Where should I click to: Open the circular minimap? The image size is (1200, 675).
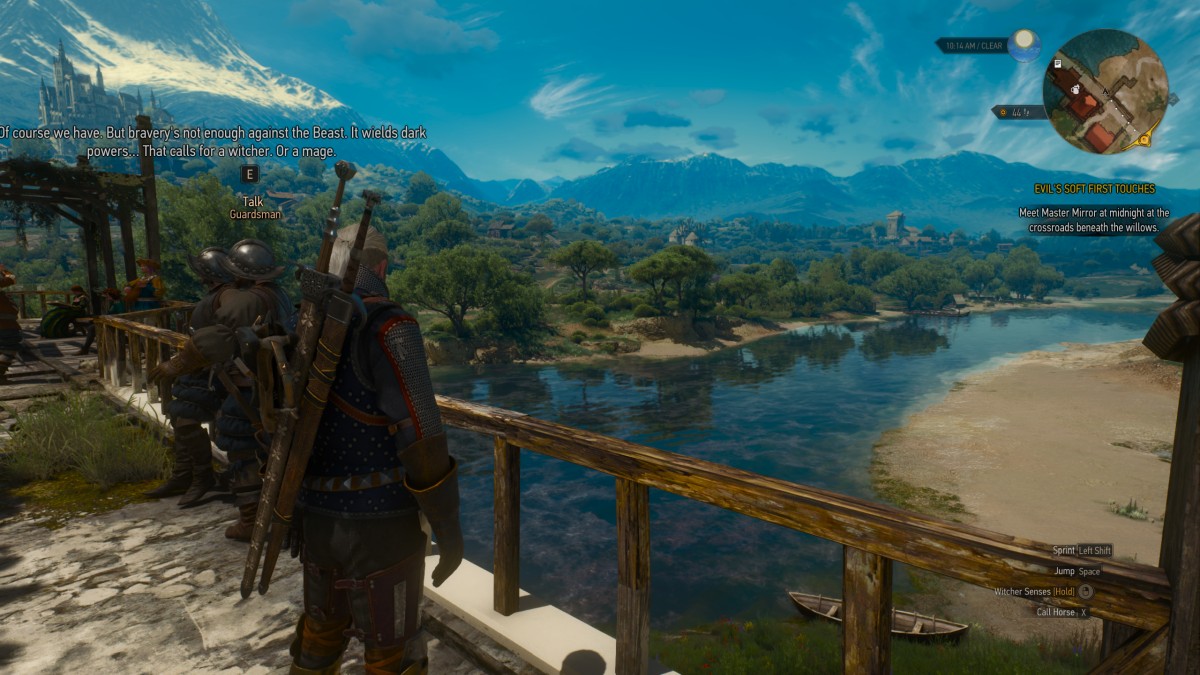[1105, 92]
